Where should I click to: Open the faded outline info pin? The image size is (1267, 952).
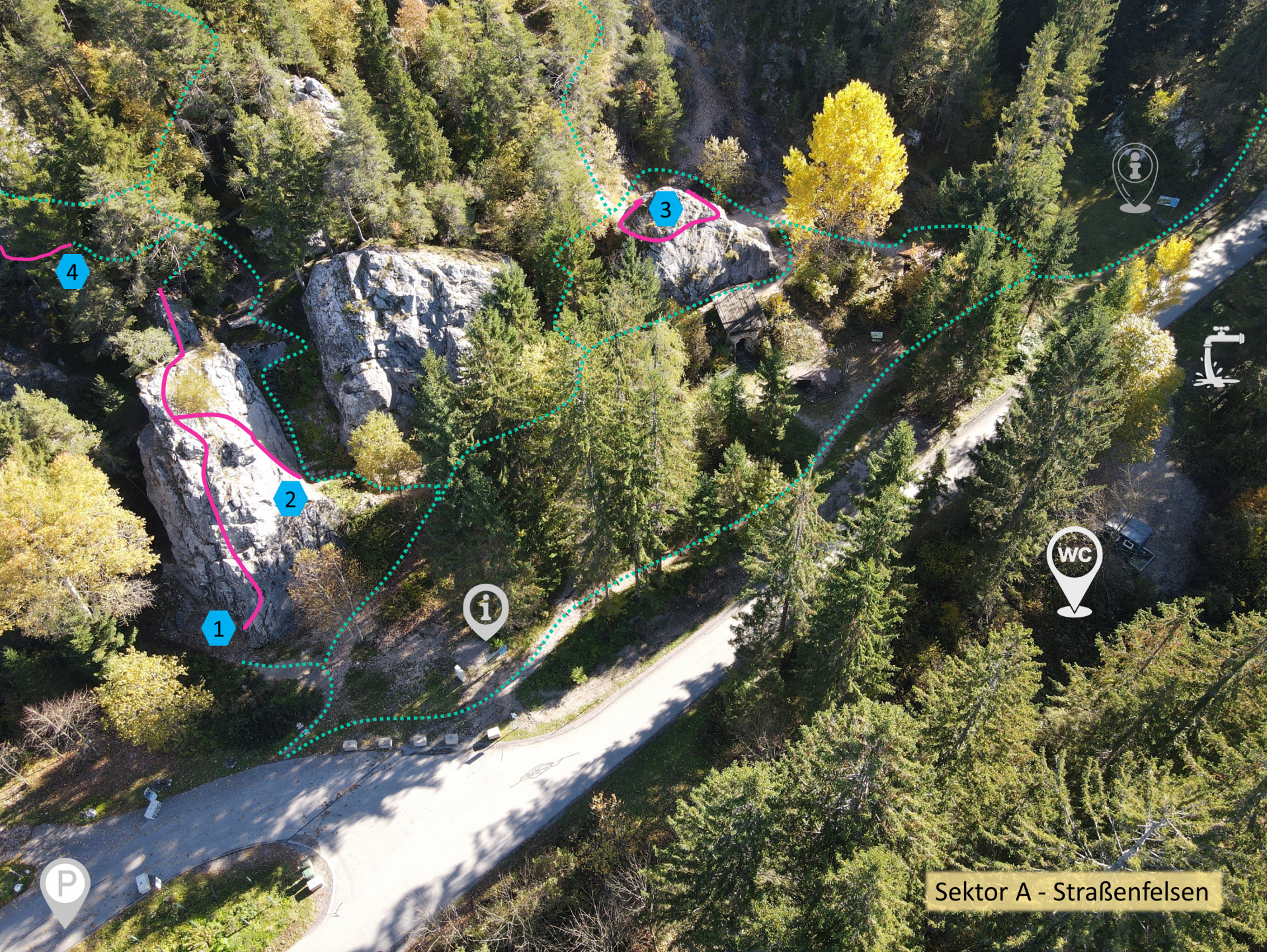point(1135,175)
